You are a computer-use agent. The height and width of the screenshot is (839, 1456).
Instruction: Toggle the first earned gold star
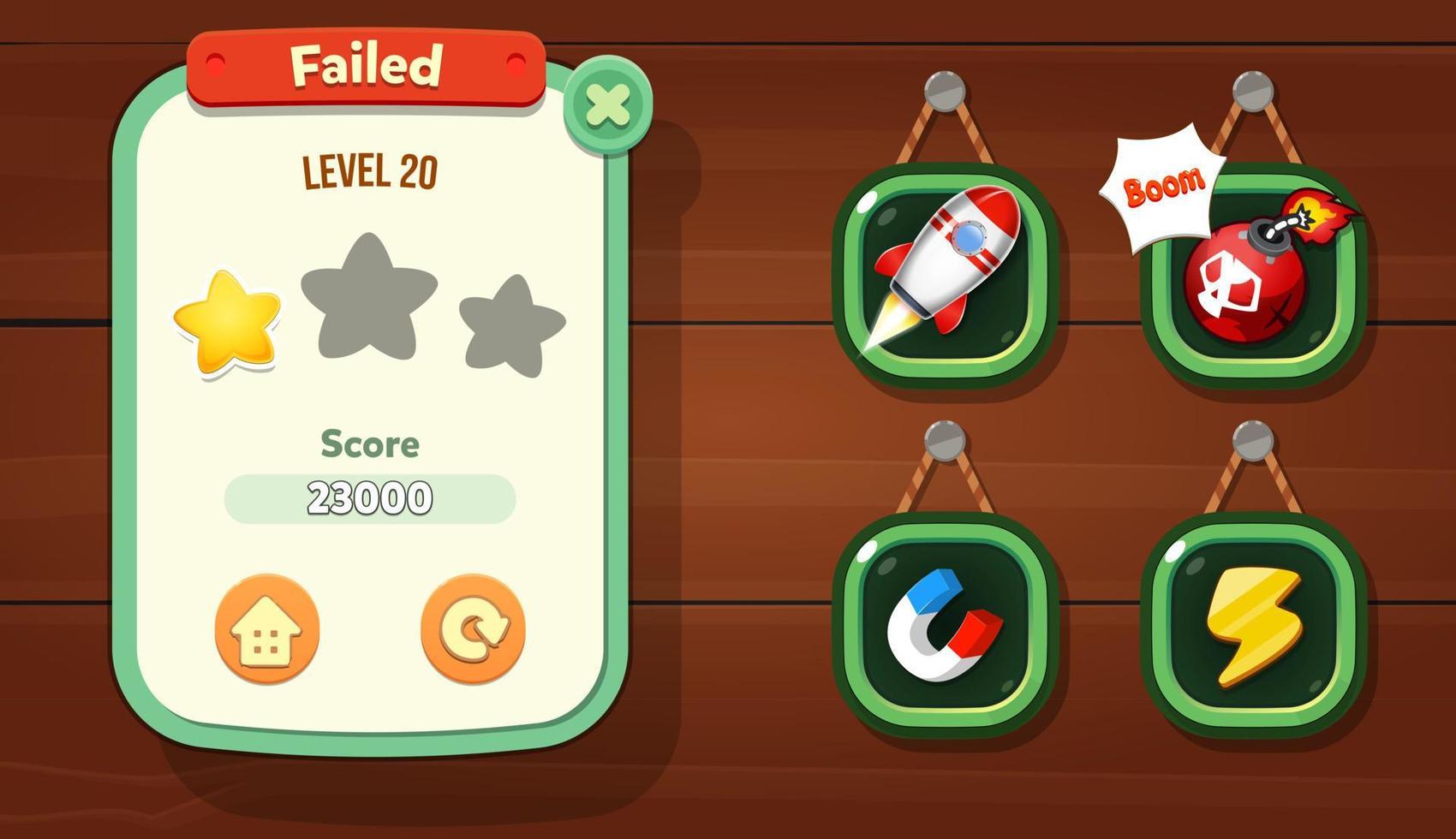(x=227, y=321)
